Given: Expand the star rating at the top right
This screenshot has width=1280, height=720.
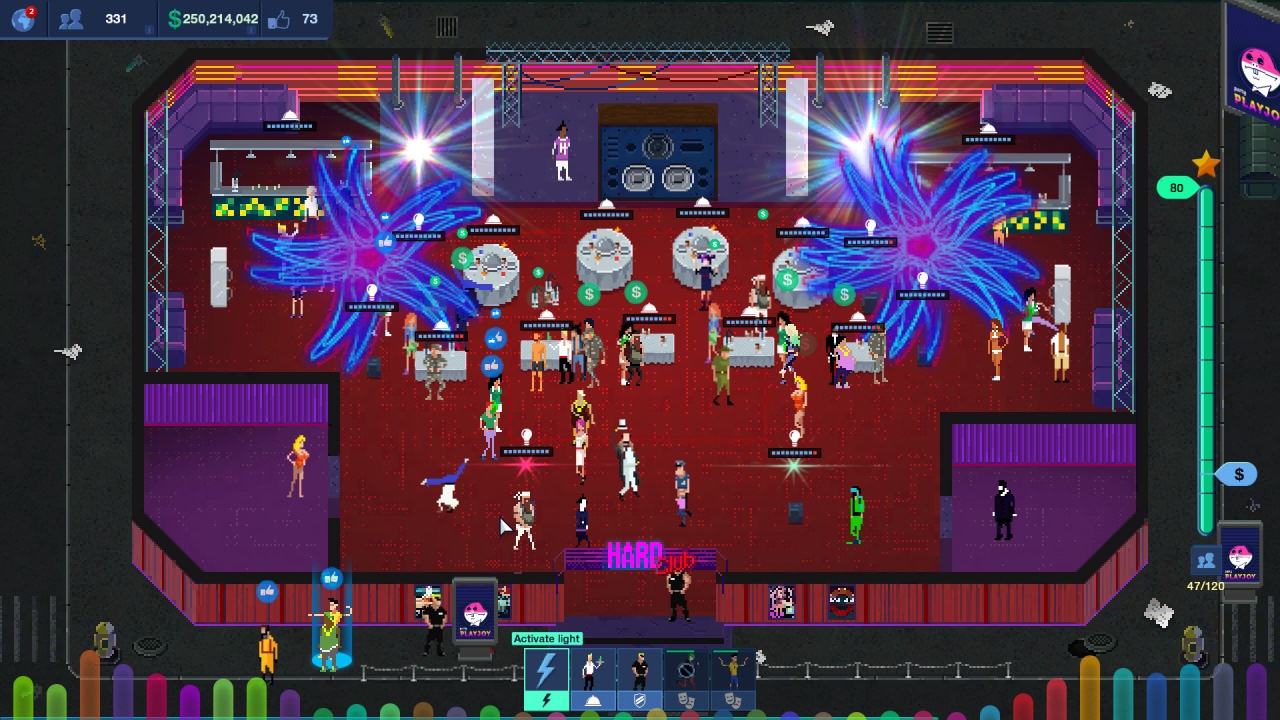Looking at the screenshot, I should pos(1206,164).
